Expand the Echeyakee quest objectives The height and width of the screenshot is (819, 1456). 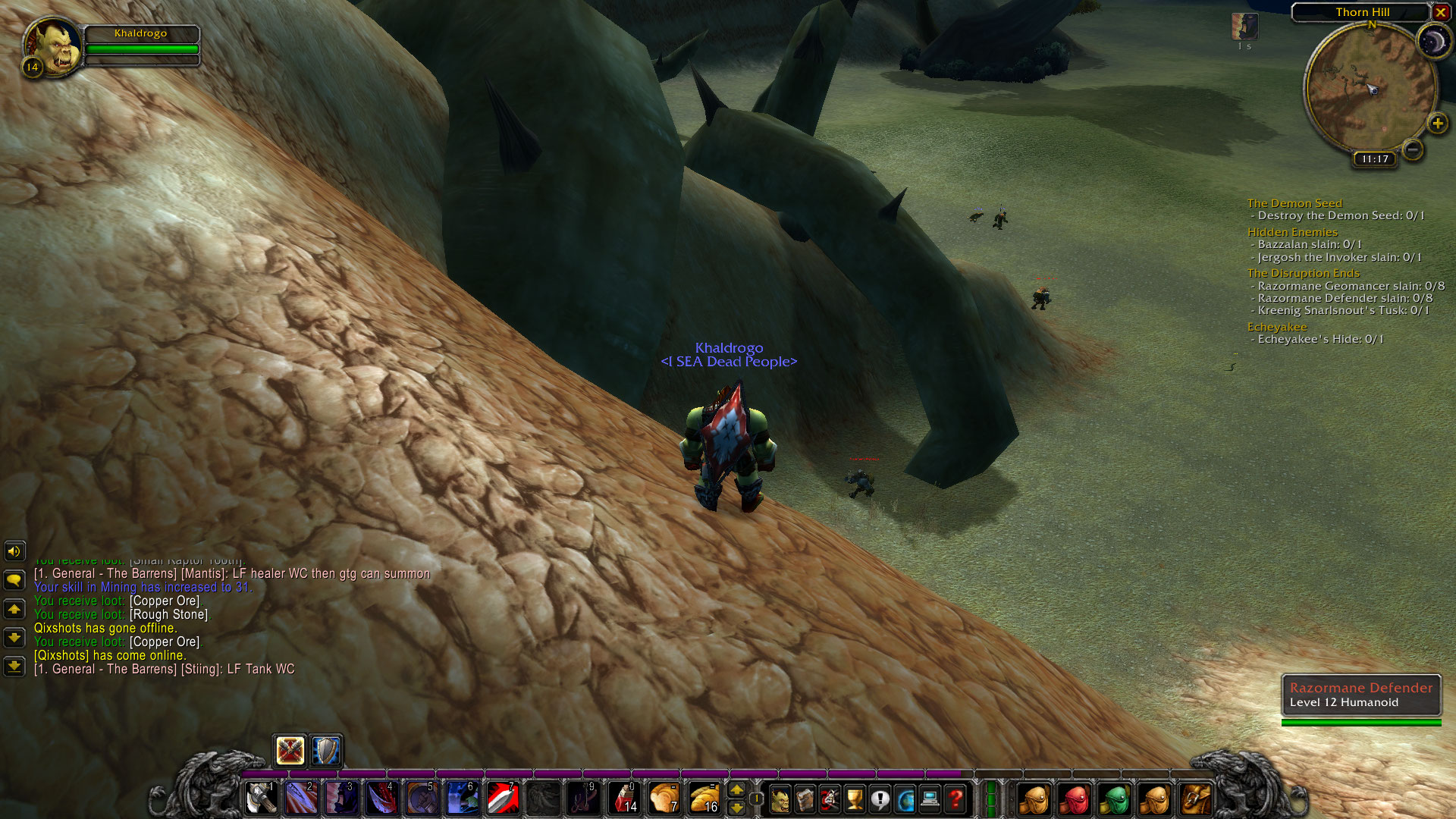point(1276,326)
